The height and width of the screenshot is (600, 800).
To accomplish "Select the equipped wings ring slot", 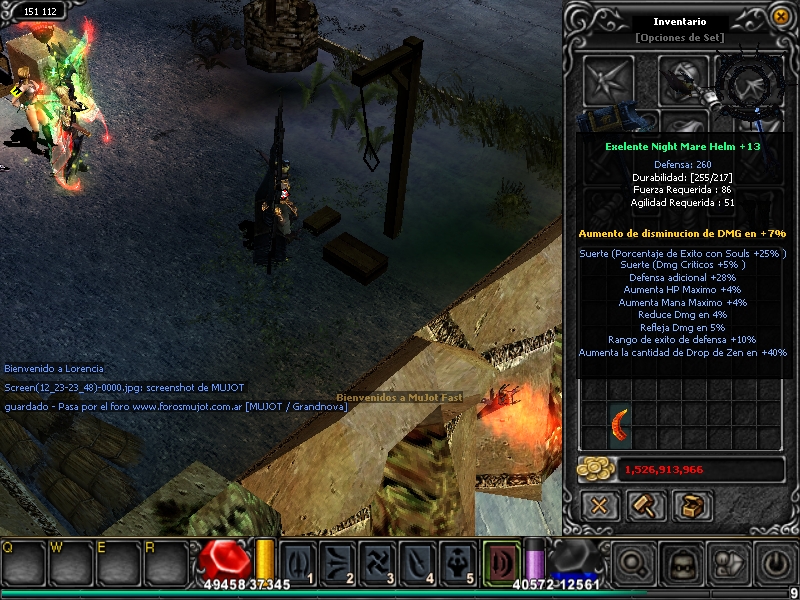I will coord(745,84).
